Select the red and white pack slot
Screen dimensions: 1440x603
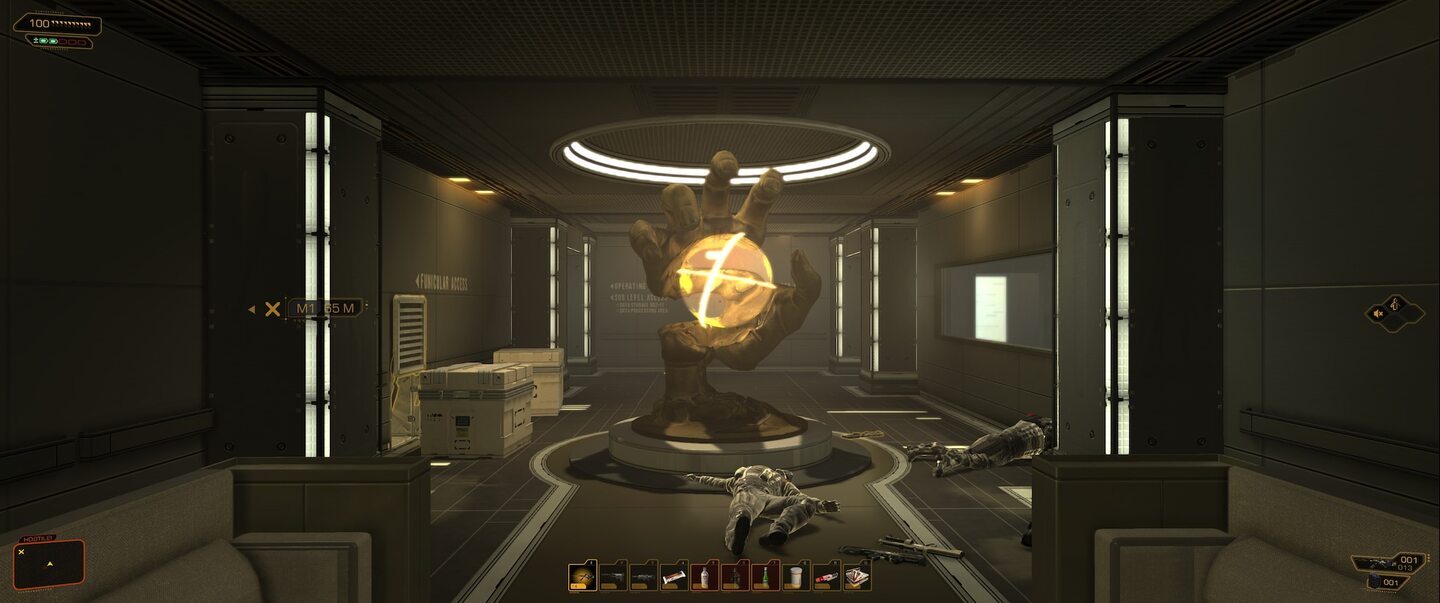(826, 577)
